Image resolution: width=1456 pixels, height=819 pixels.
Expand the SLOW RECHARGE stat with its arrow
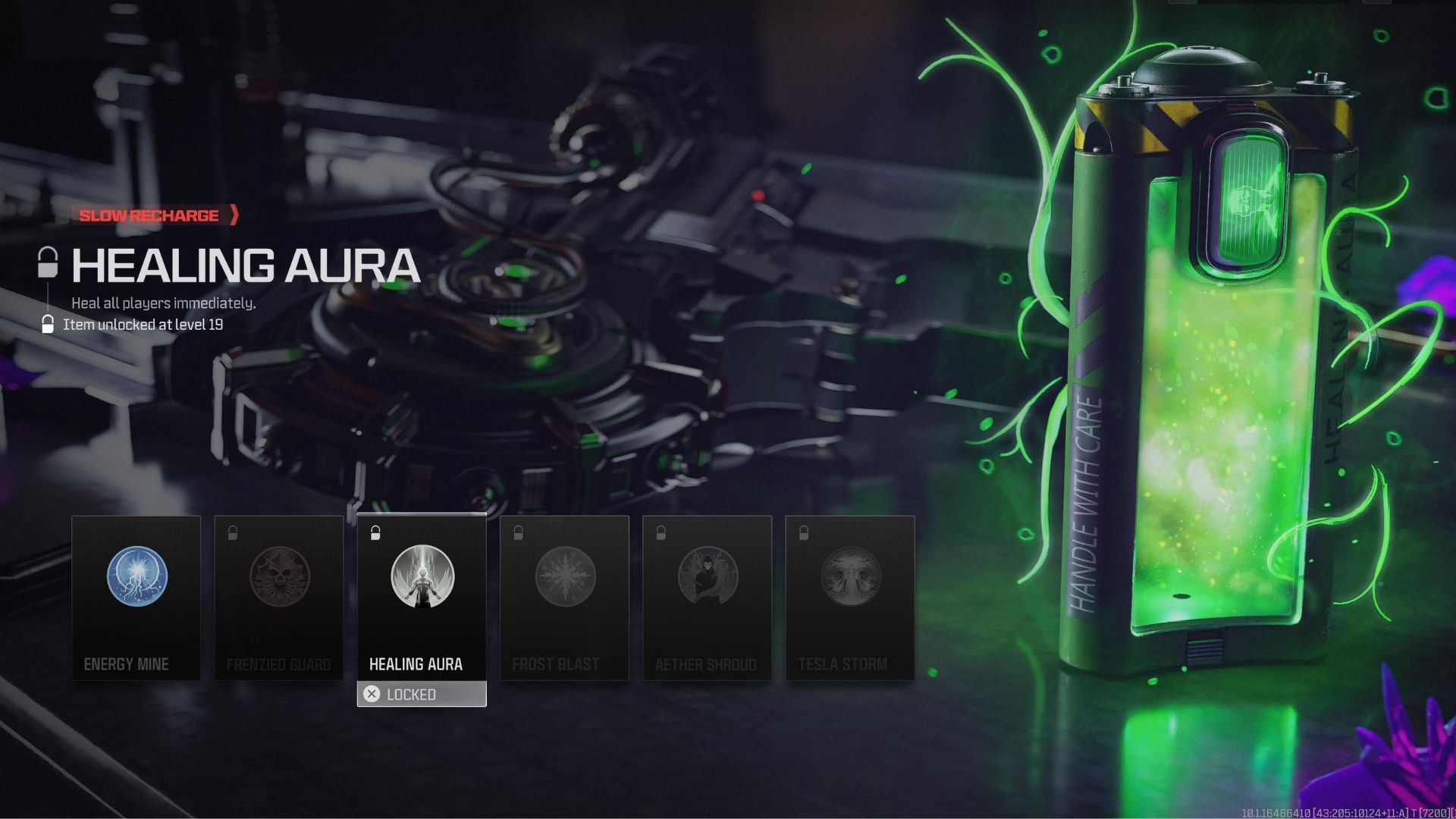pos(235,215)
